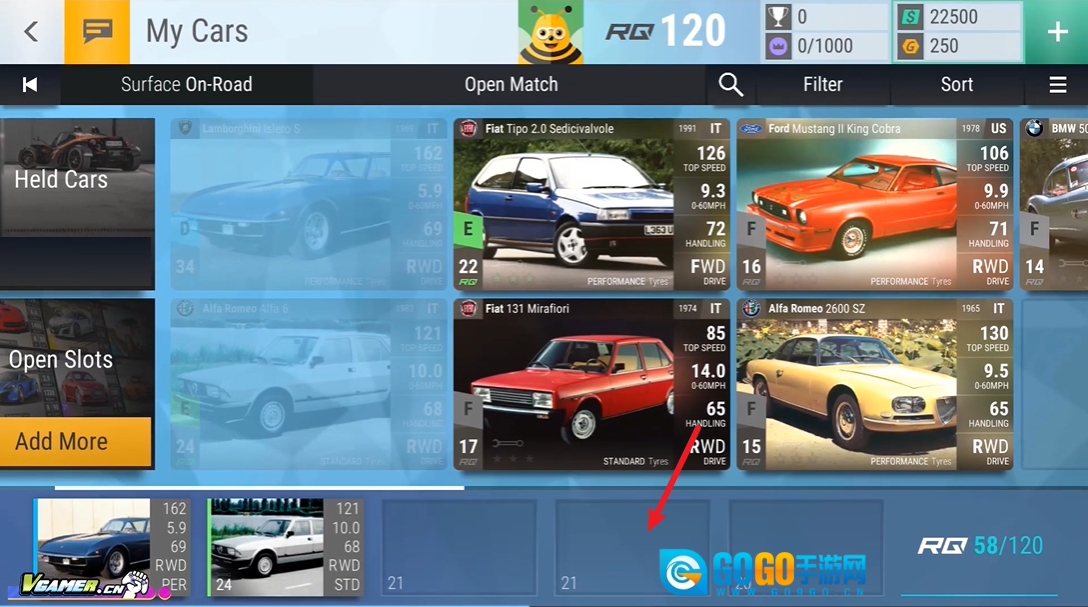Select the white Alfa Romeo hand slot
The height and width of the screenshot is (607, 1088).
point(285,547)
